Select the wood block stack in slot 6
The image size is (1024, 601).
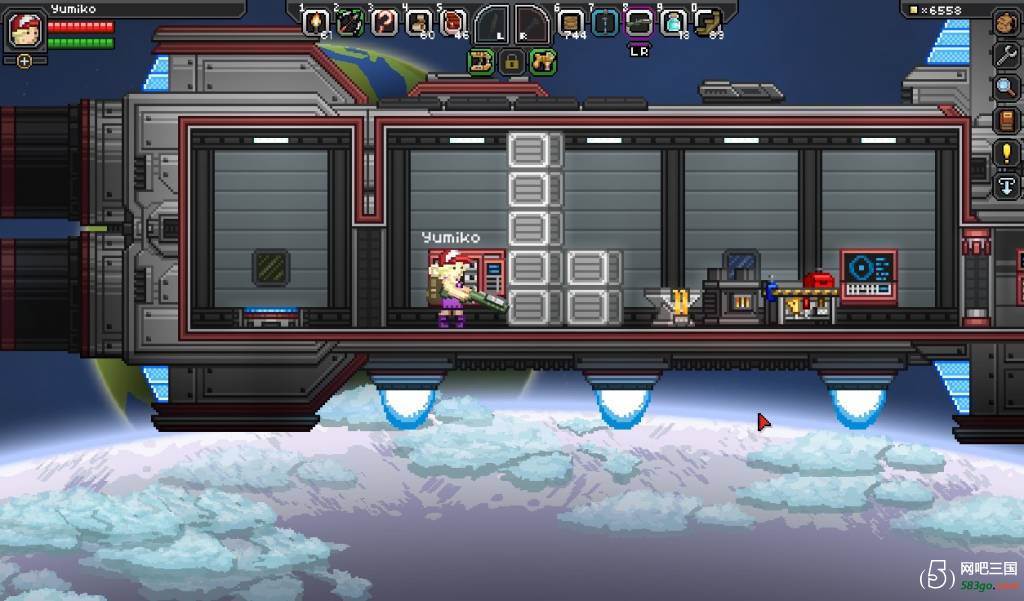[x=571, y=23]
